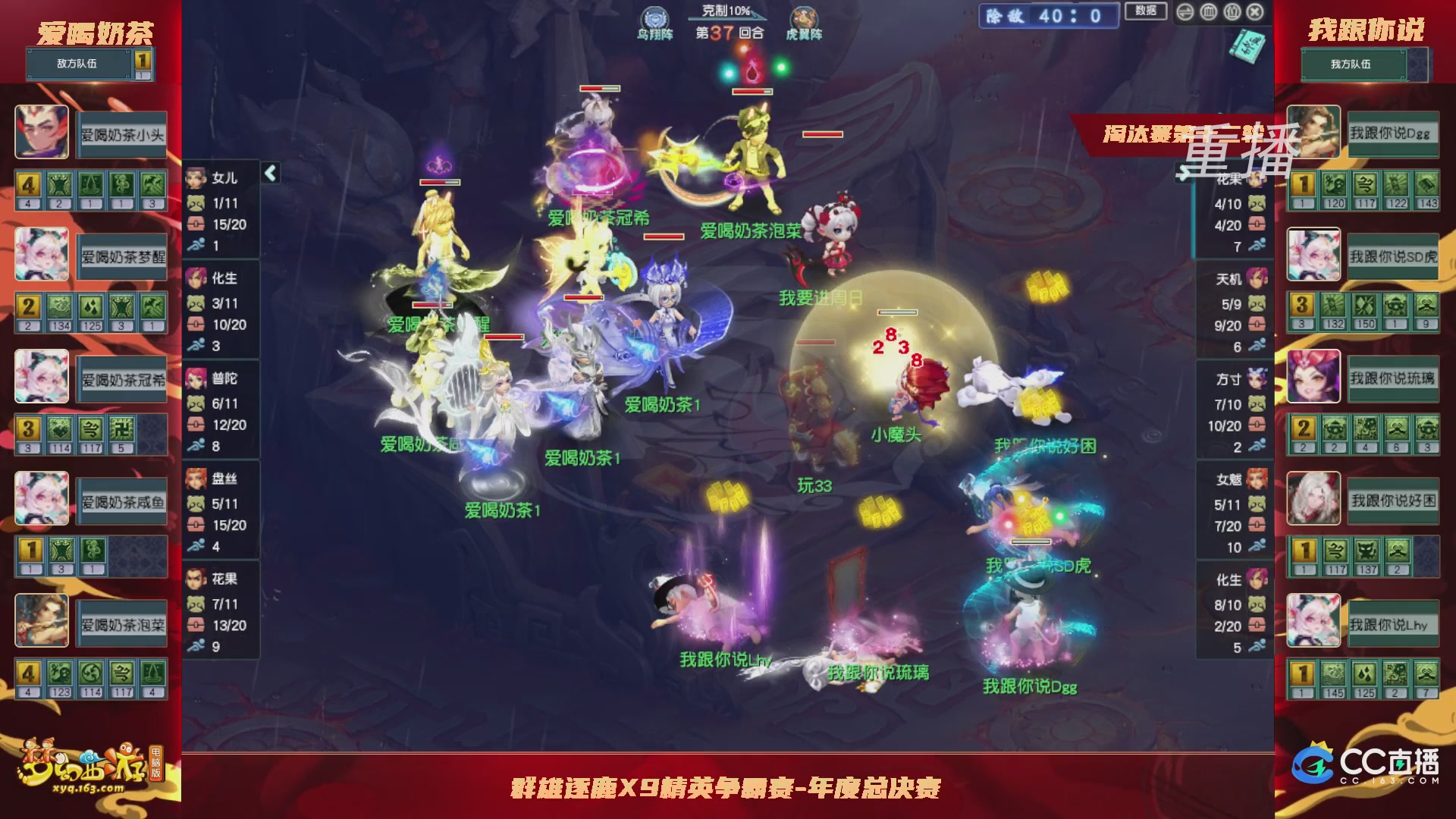
Task: Toggle the unit-name display round icon in the toolbar
Action: click(1232, 12)
